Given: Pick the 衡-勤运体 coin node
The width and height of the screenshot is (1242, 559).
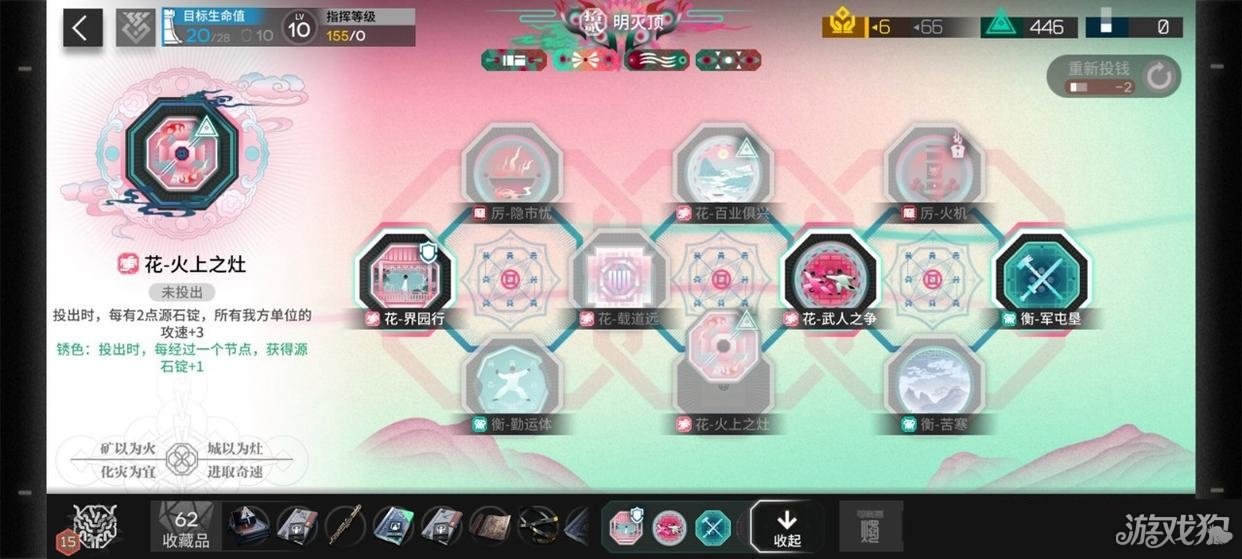Looking at the screenshot, I should tap(512, 382).
